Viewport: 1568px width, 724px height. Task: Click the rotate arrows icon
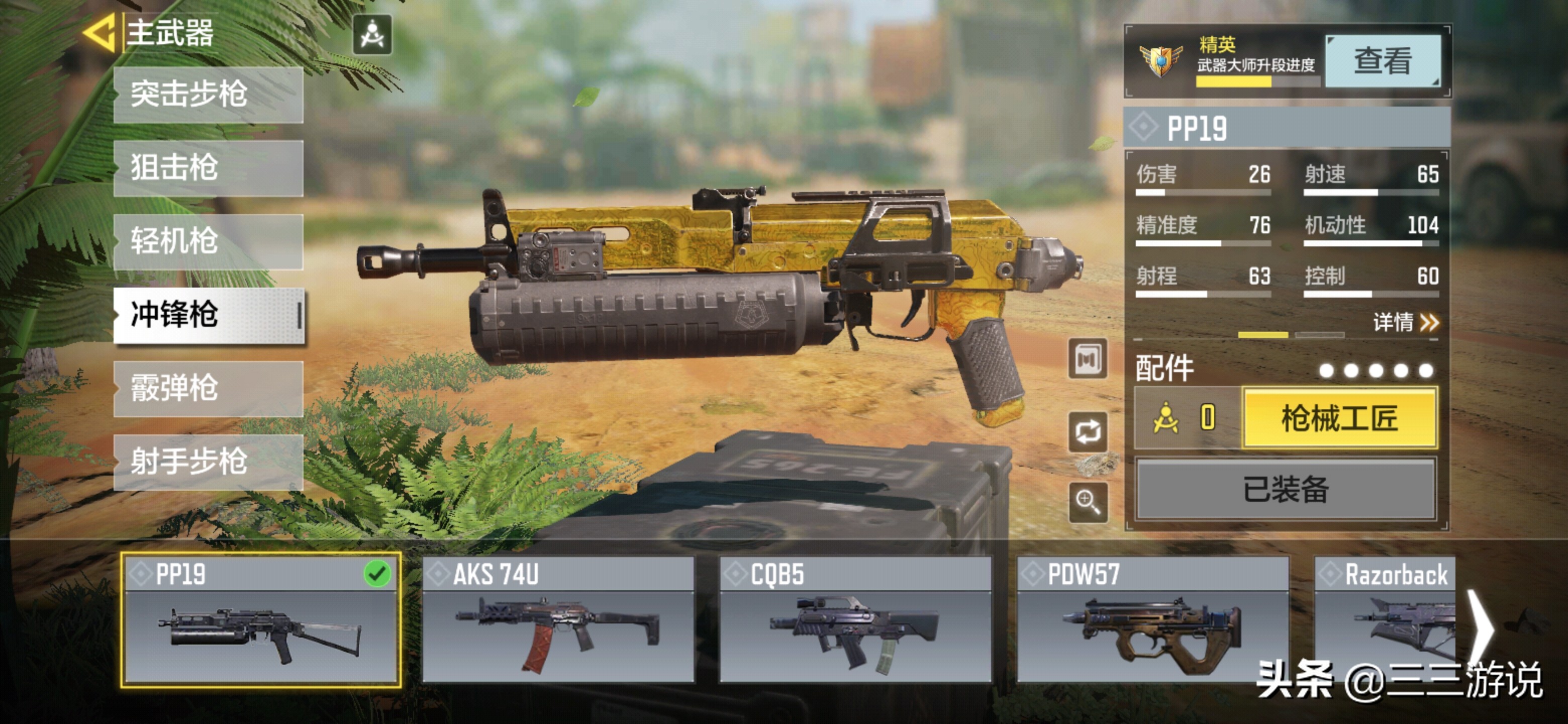(x=1088, y=432)
